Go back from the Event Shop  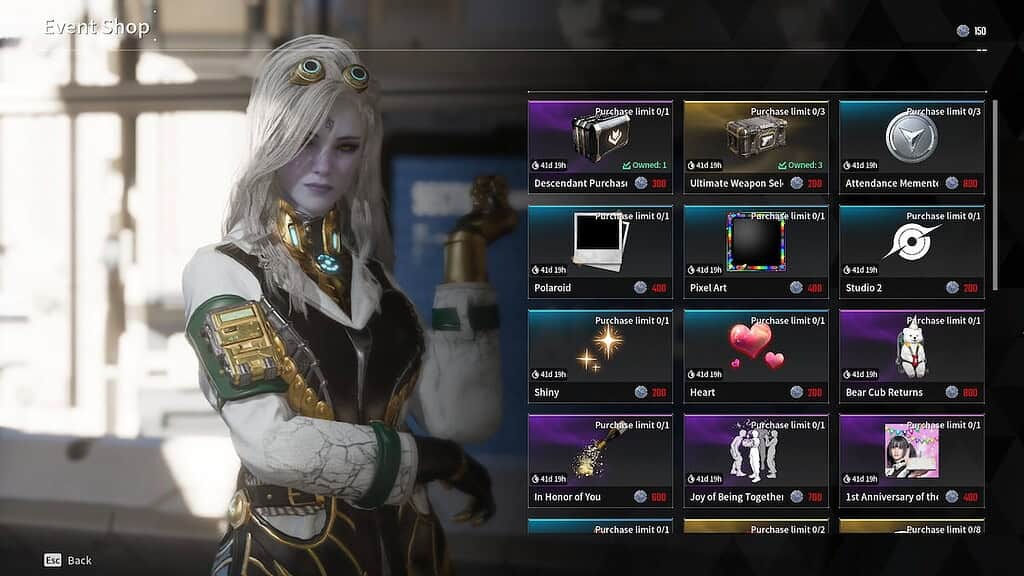coord(68,560)
